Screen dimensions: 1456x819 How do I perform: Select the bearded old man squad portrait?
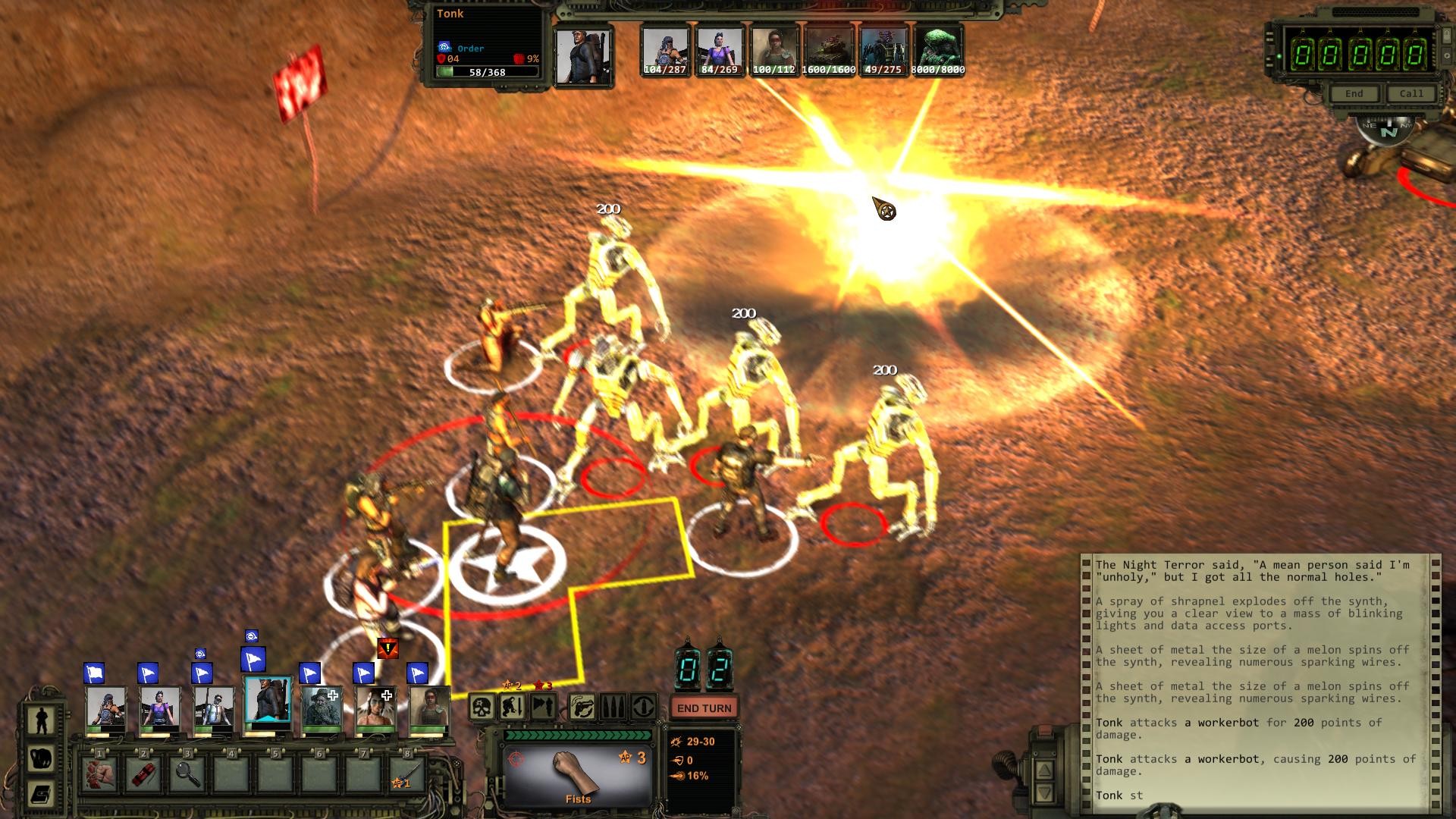point(322,711)
